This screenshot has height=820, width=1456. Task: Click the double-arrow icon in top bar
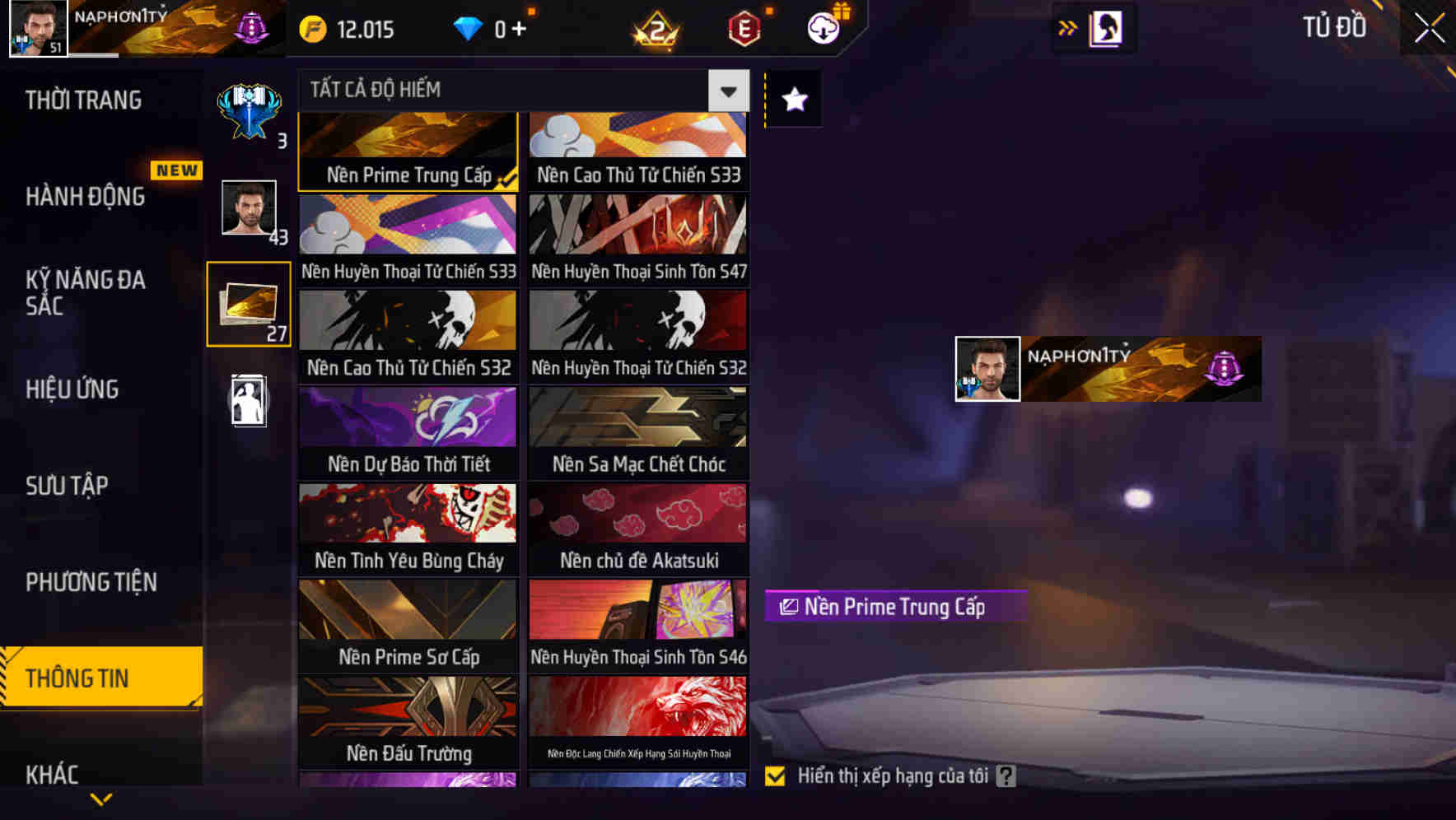1066,27
